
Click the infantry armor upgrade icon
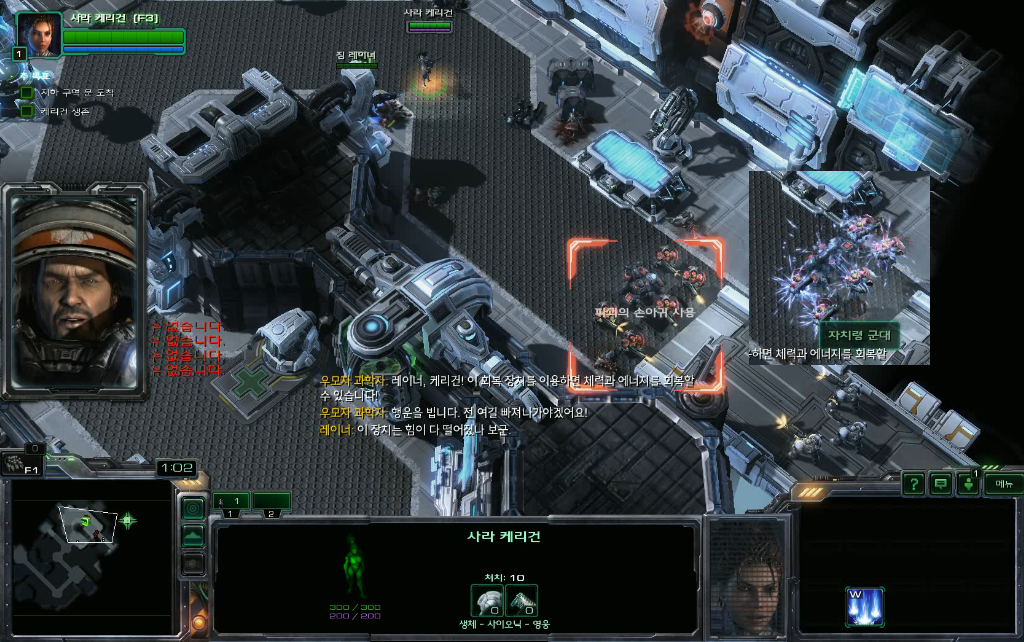click(485, 600)
